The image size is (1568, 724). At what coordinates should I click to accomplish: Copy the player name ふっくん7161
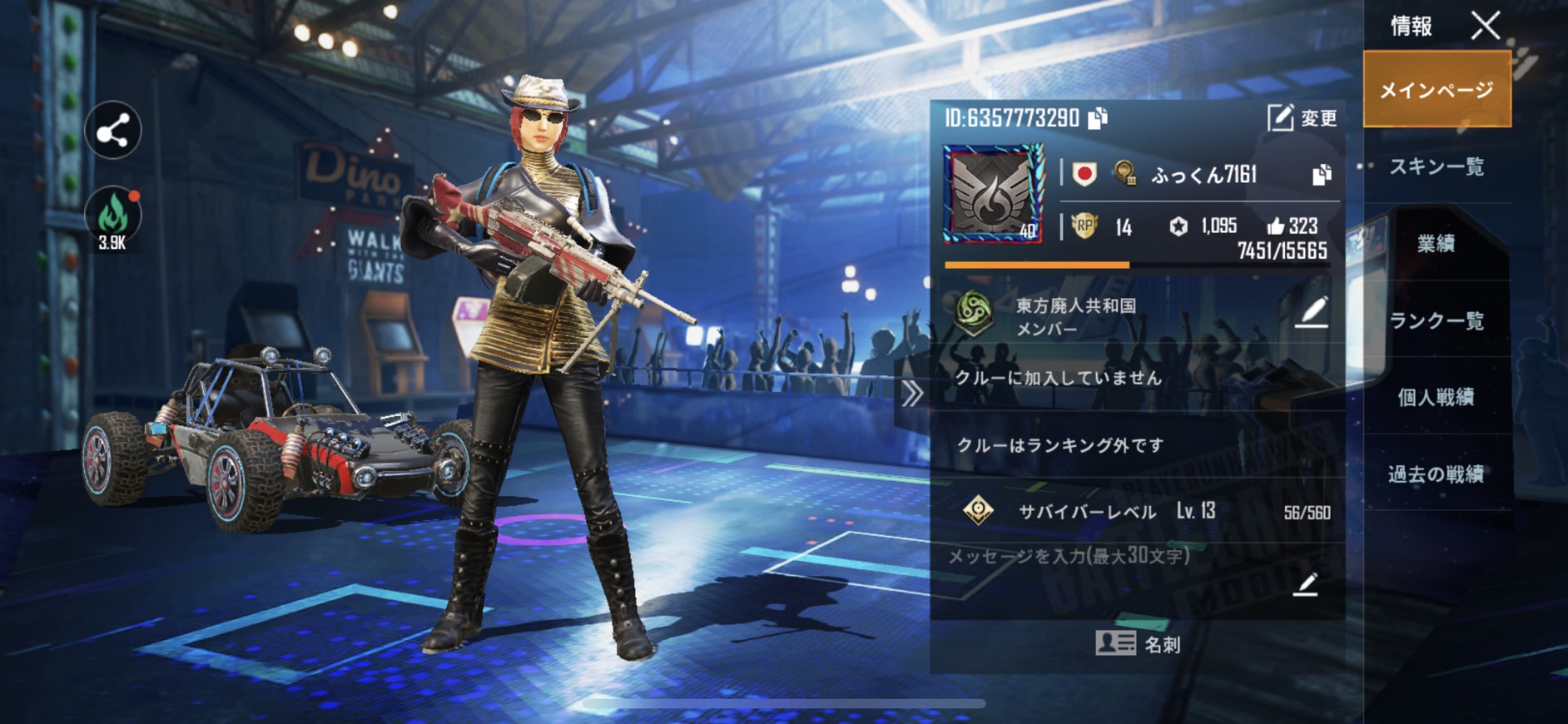(1322, 175)
